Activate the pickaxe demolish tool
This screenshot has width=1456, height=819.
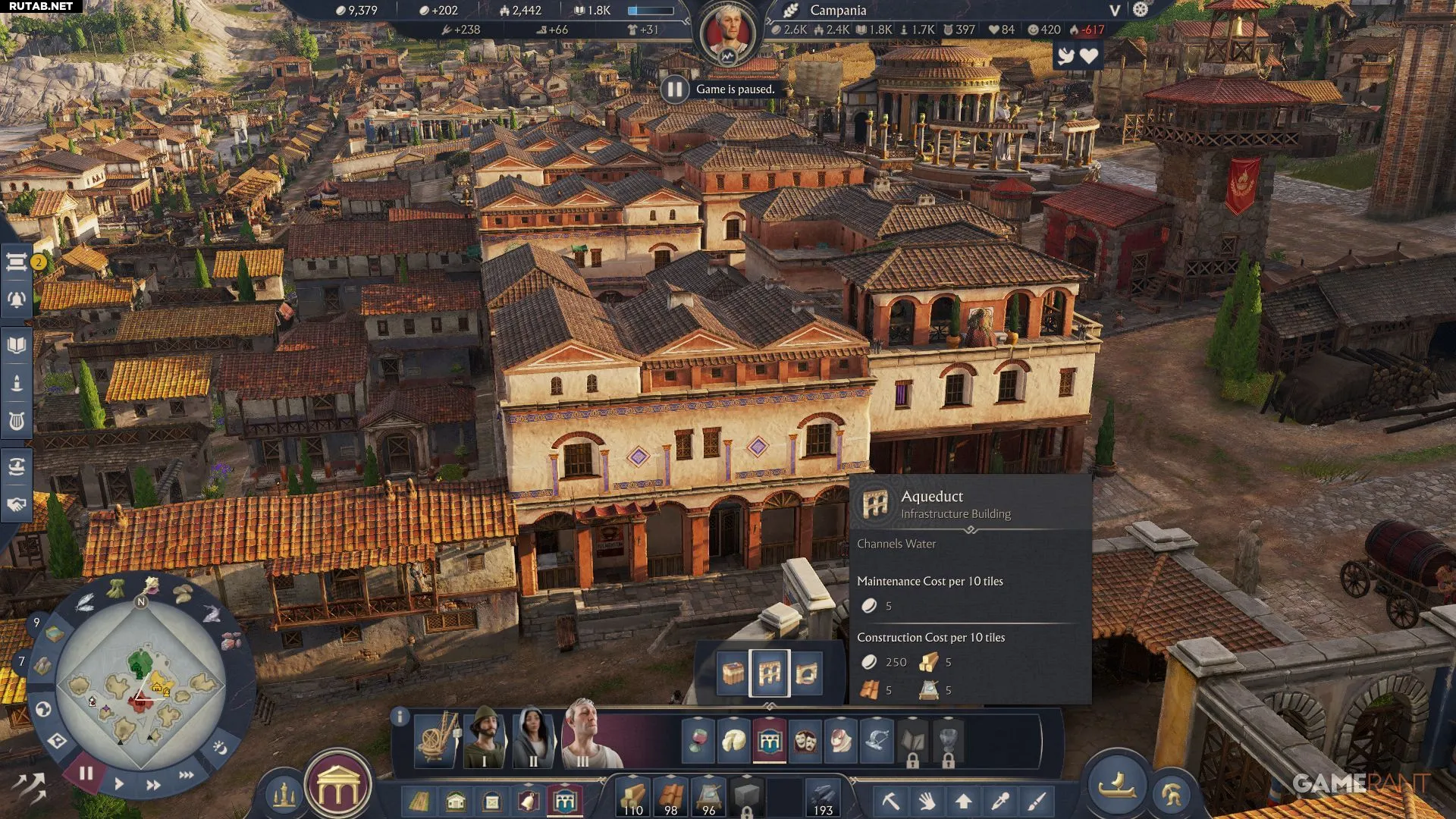point(890,800)
